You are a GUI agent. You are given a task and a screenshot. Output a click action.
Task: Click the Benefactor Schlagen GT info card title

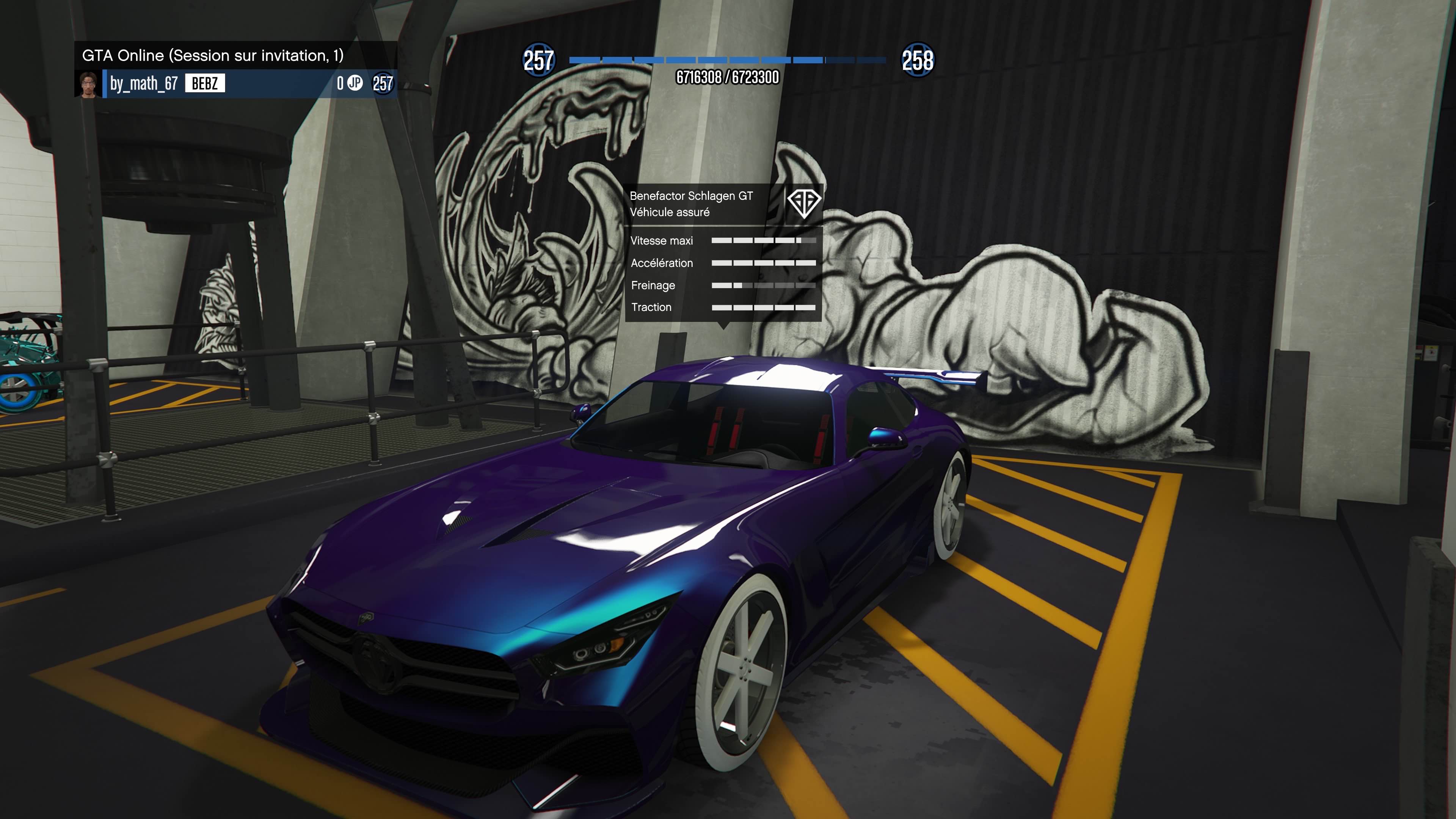point(691,196)
